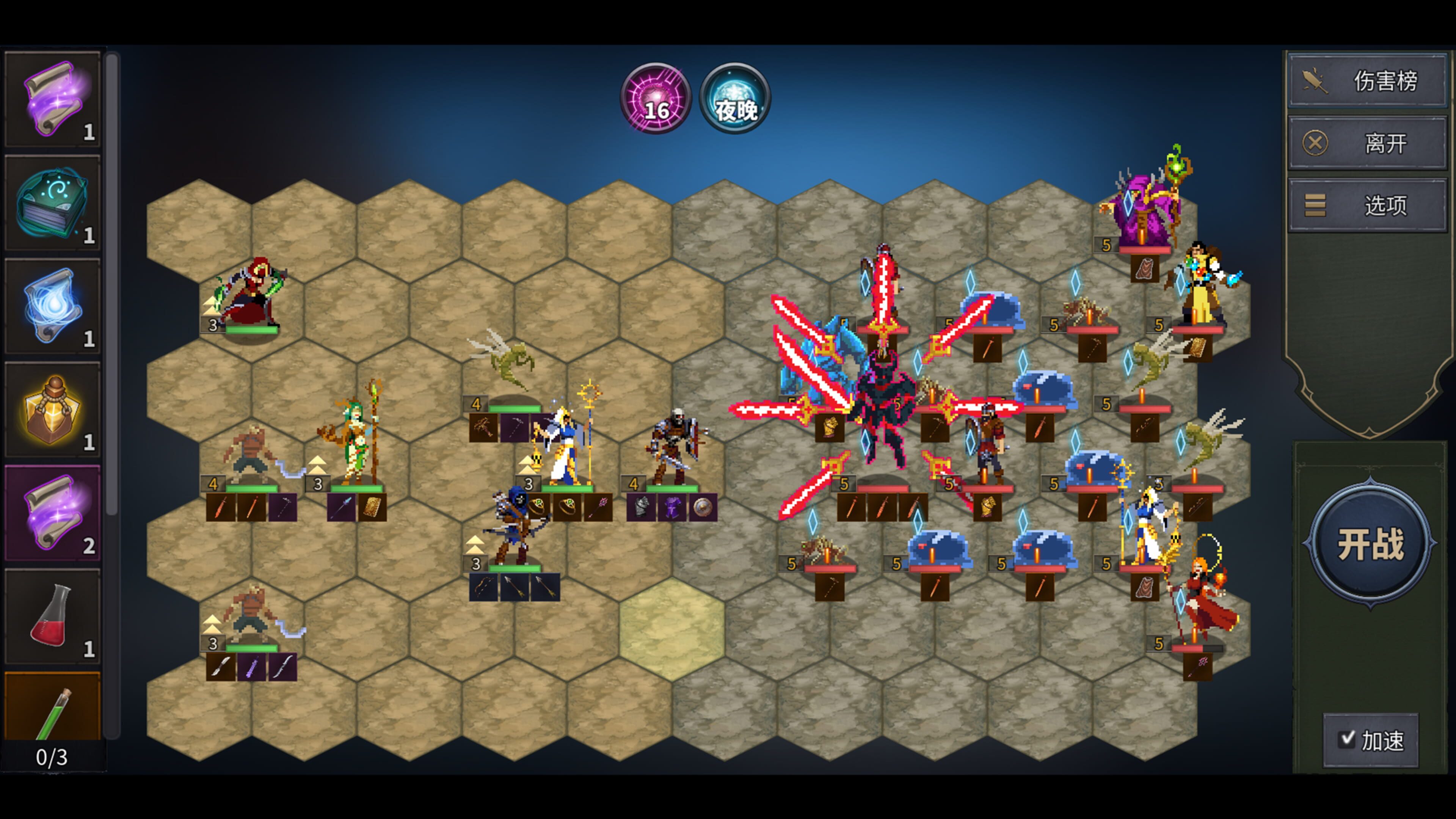The width and height of the screenshot is (1456, 819).
Task: Open the glowing spellbook item
Action: [x=54, y=201]
